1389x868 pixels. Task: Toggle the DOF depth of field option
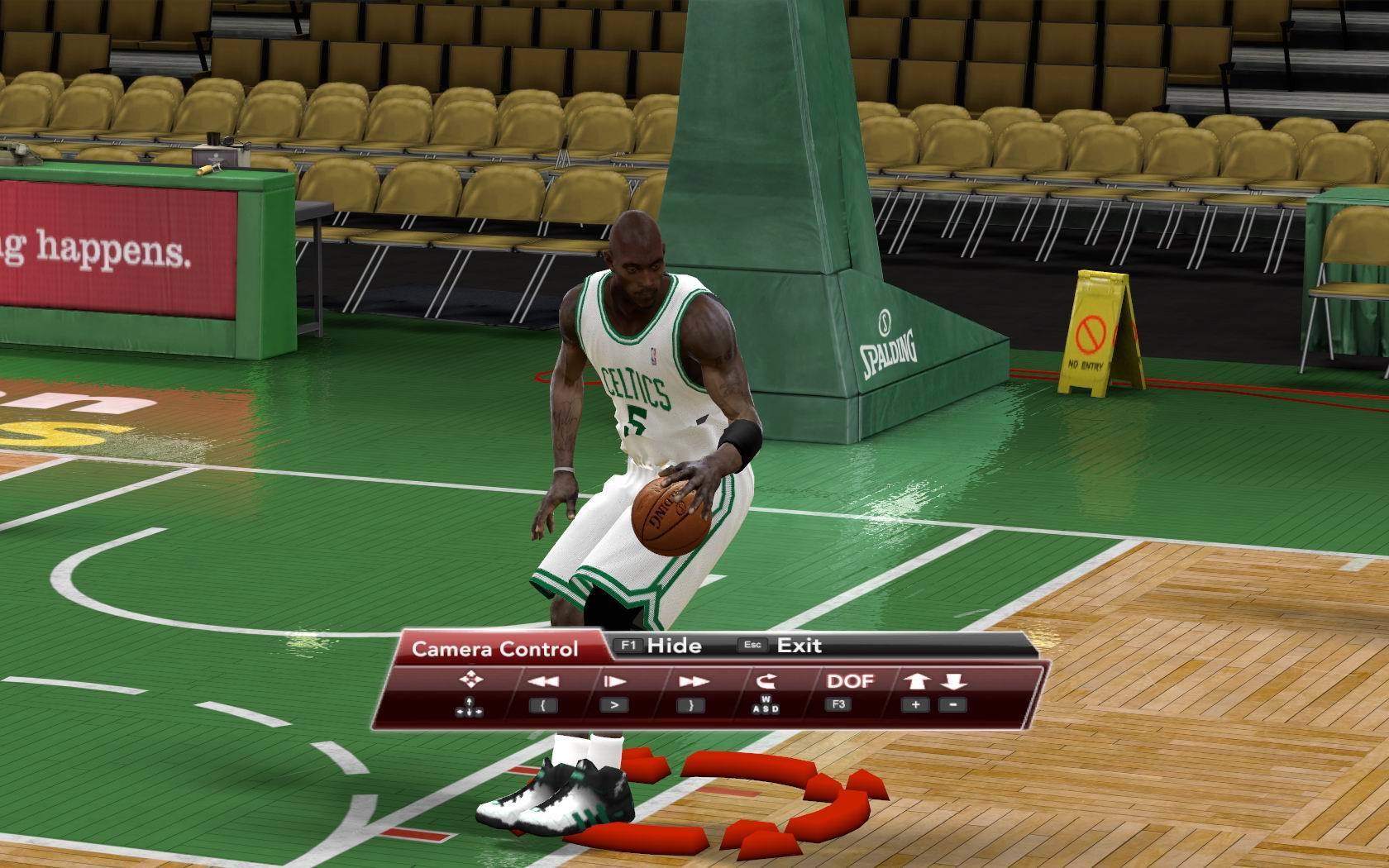(850, 681)
